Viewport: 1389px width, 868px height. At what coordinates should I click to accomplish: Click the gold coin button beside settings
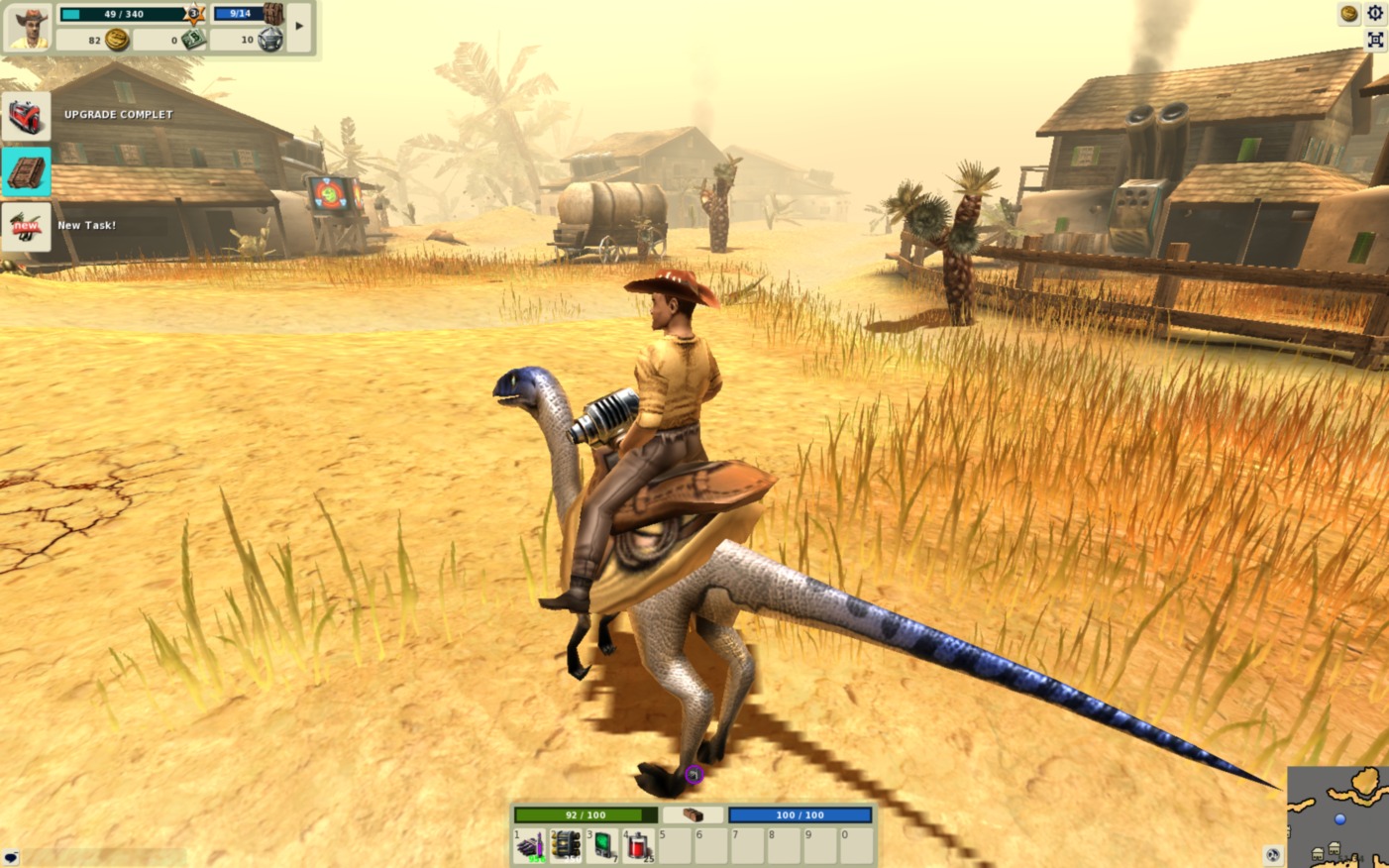coord(1348,13)
